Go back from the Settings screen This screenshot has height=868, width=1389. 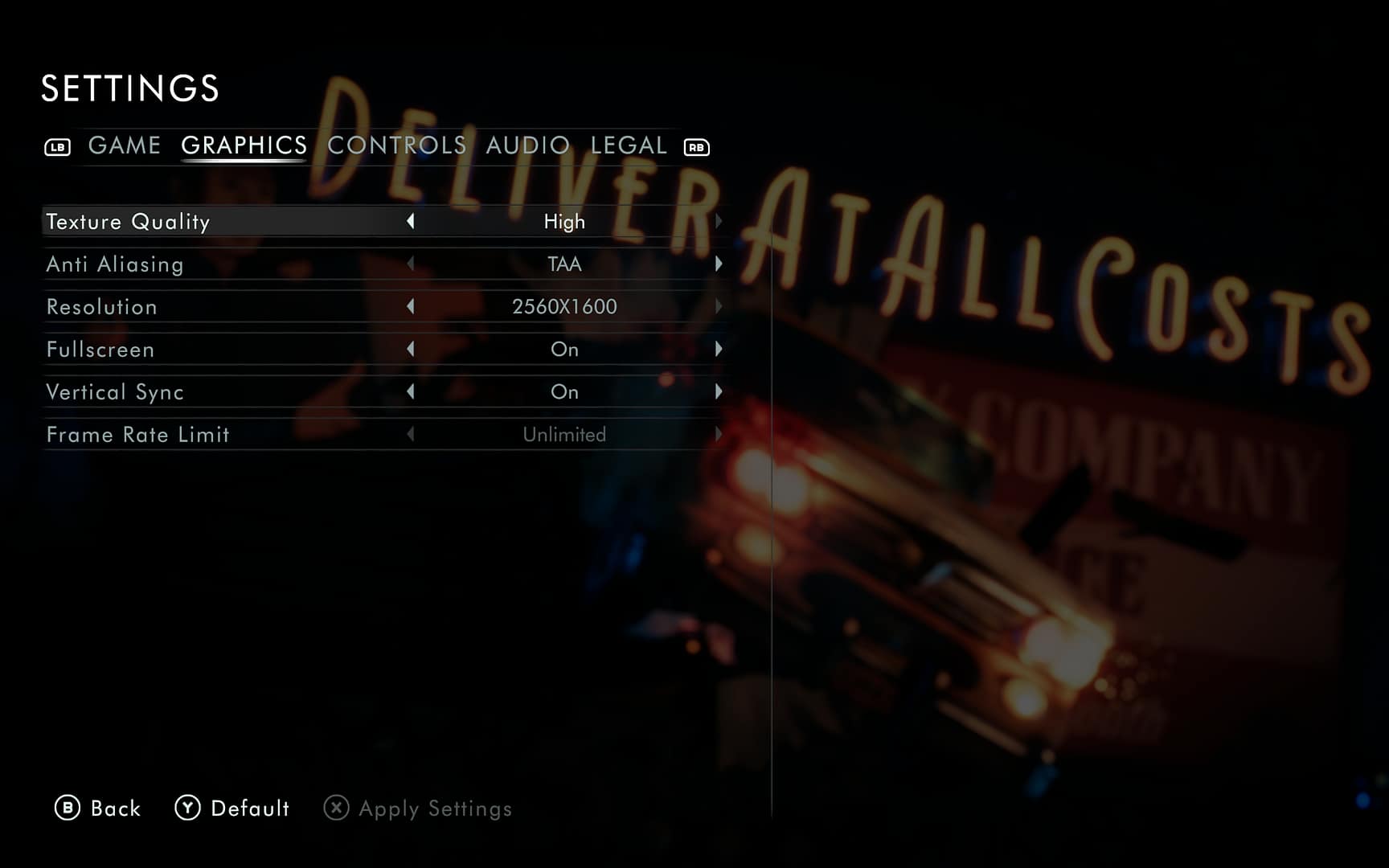tap(98, 808)
